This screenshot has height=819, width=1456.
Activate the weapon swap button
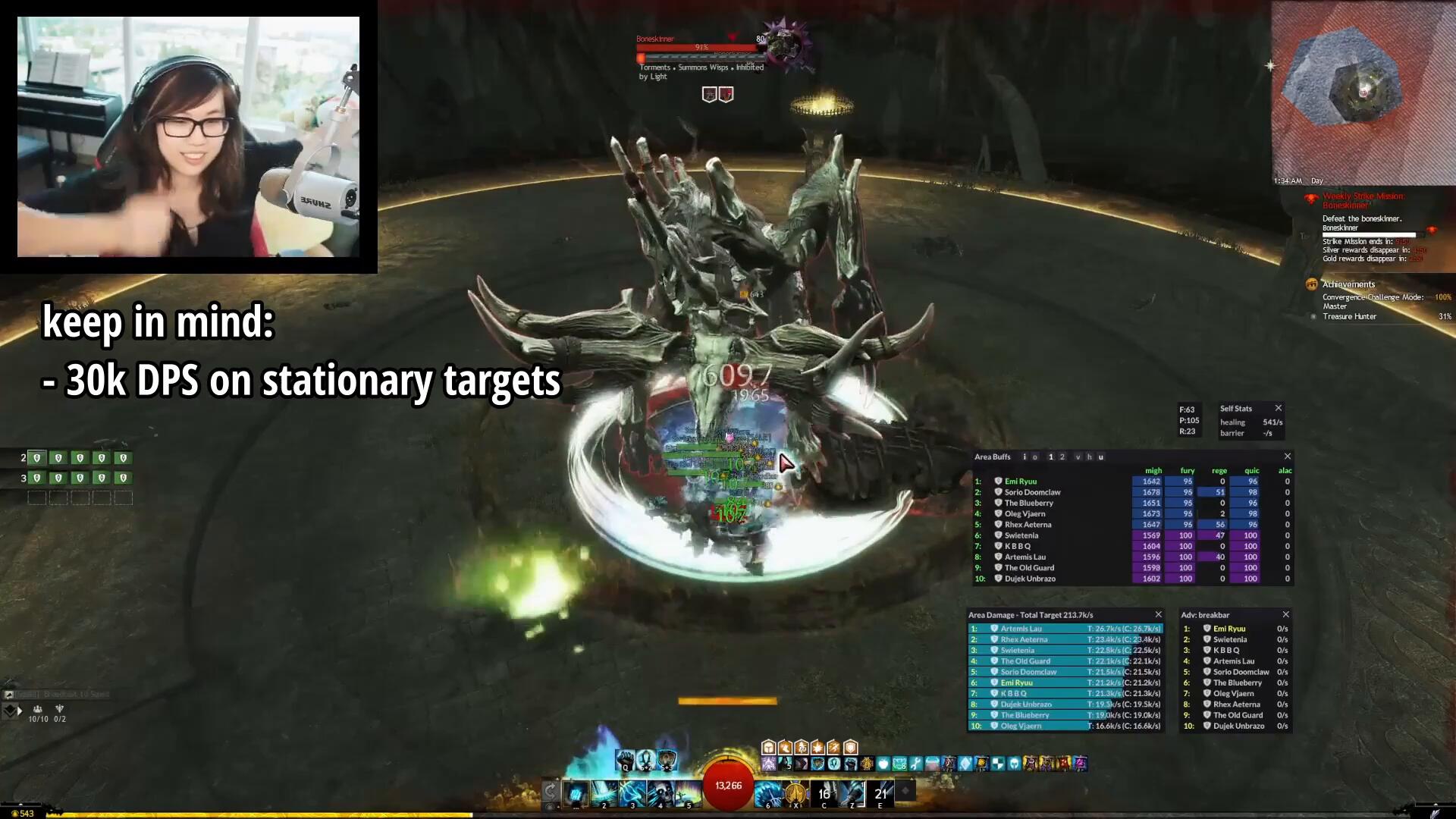[x=551, y=792]
